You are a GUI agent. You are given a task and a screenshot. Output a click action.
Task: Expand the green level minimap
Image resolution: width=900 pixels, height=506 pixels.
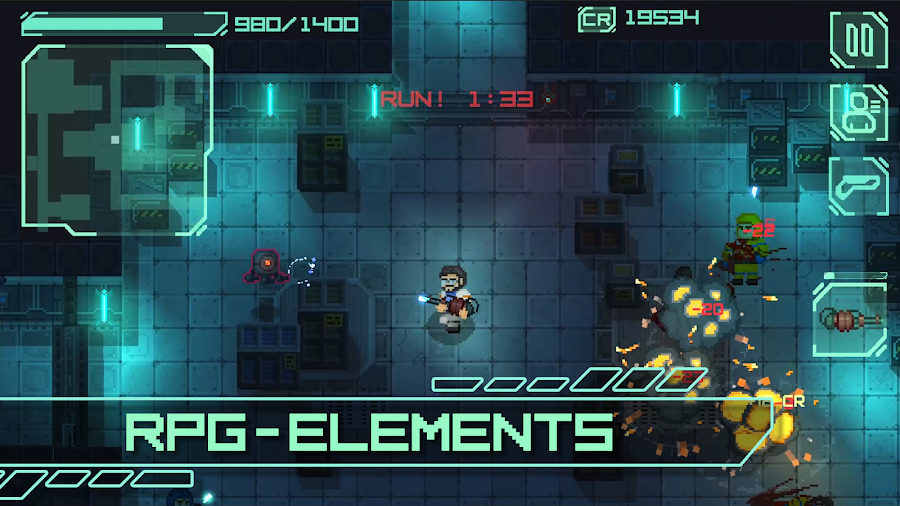tap(116, 139)
